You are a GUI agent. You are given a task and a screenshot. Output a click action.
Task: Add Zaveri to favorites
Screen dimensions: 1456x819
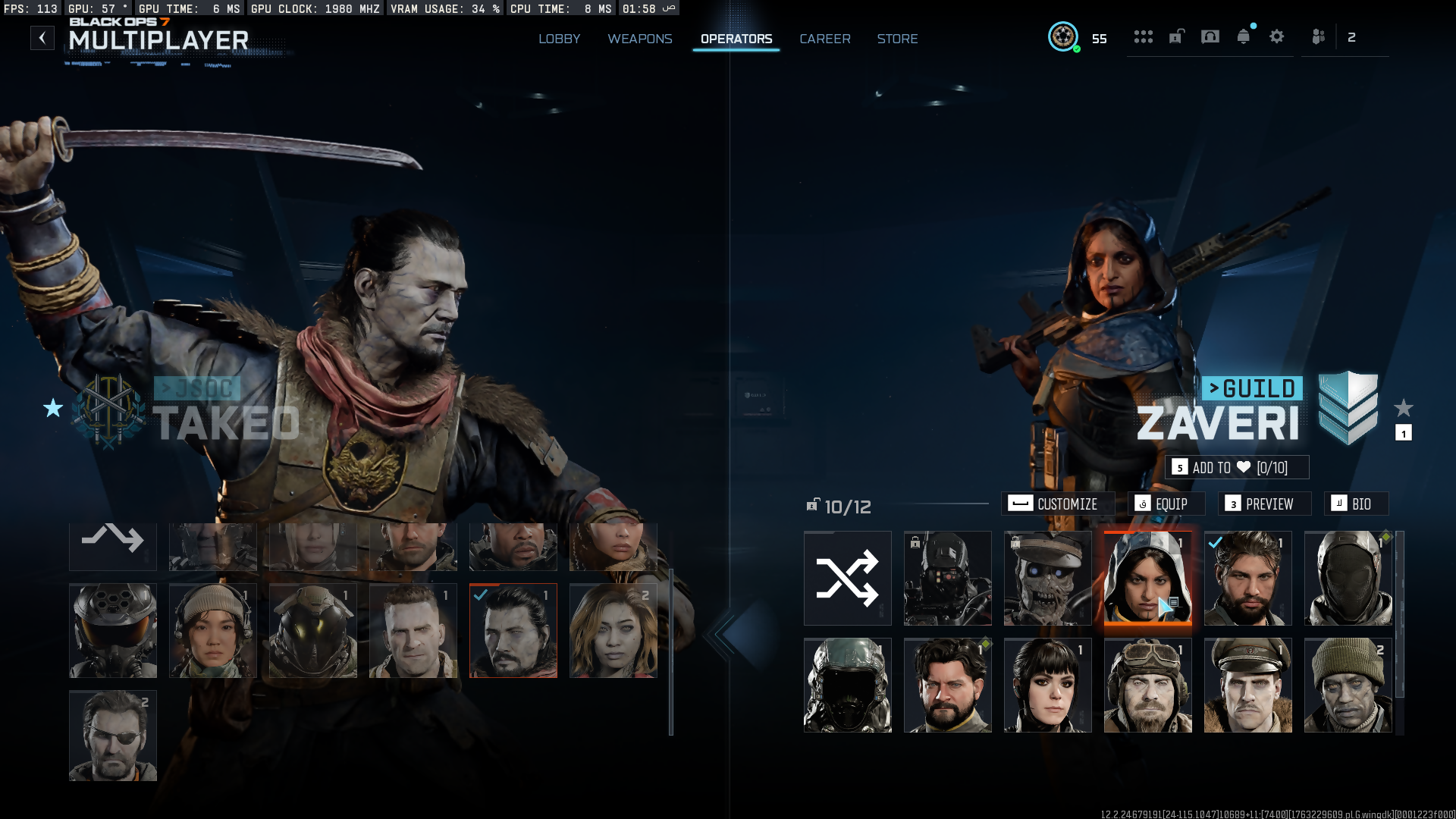click(x=1237, y=467)
